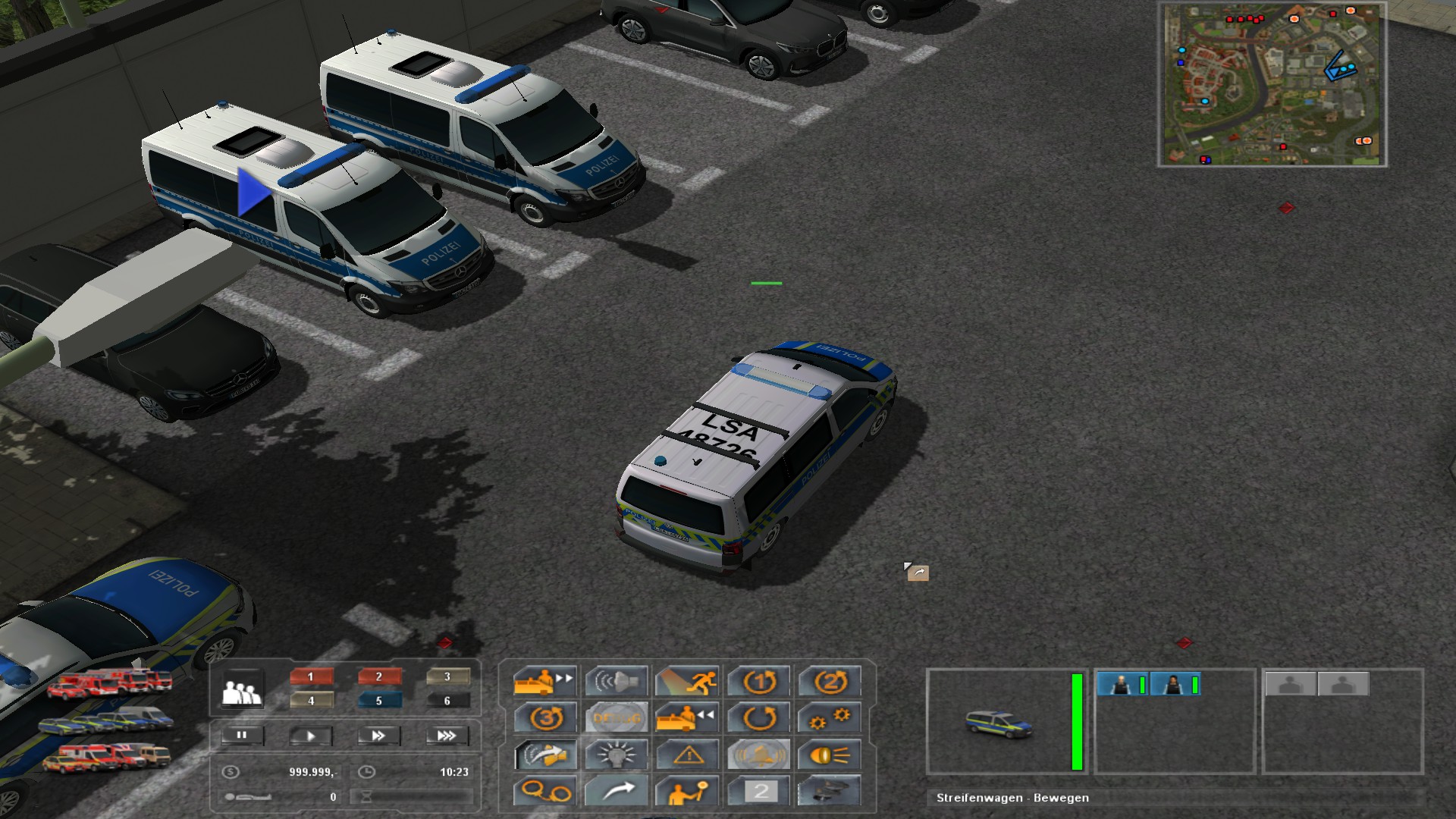Select the officer signalling with stop paddle

(688, 792)
